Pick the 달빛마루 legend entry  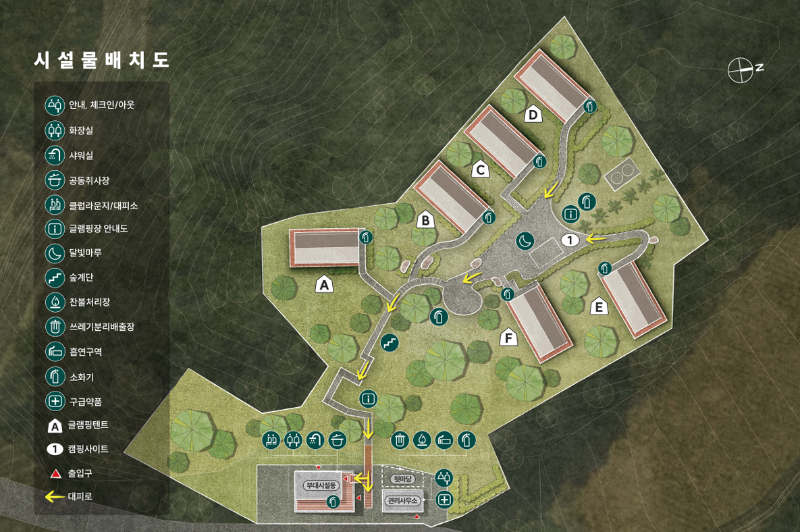[x=83, y=254]
